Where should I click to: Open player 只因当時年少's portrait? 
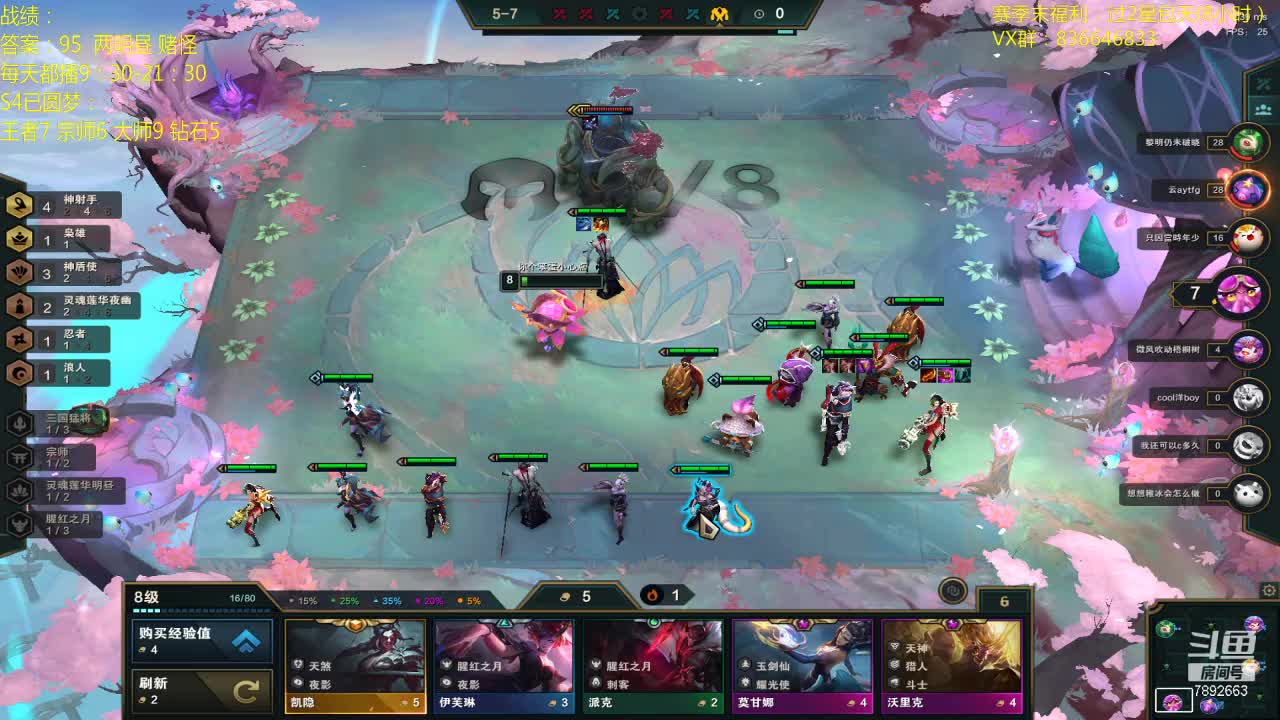(1247, 238)
